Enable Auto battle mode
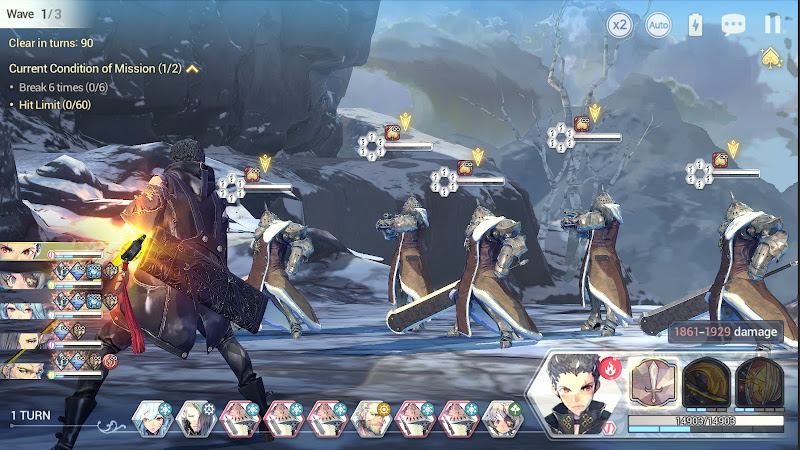 [x=657, y=25]
